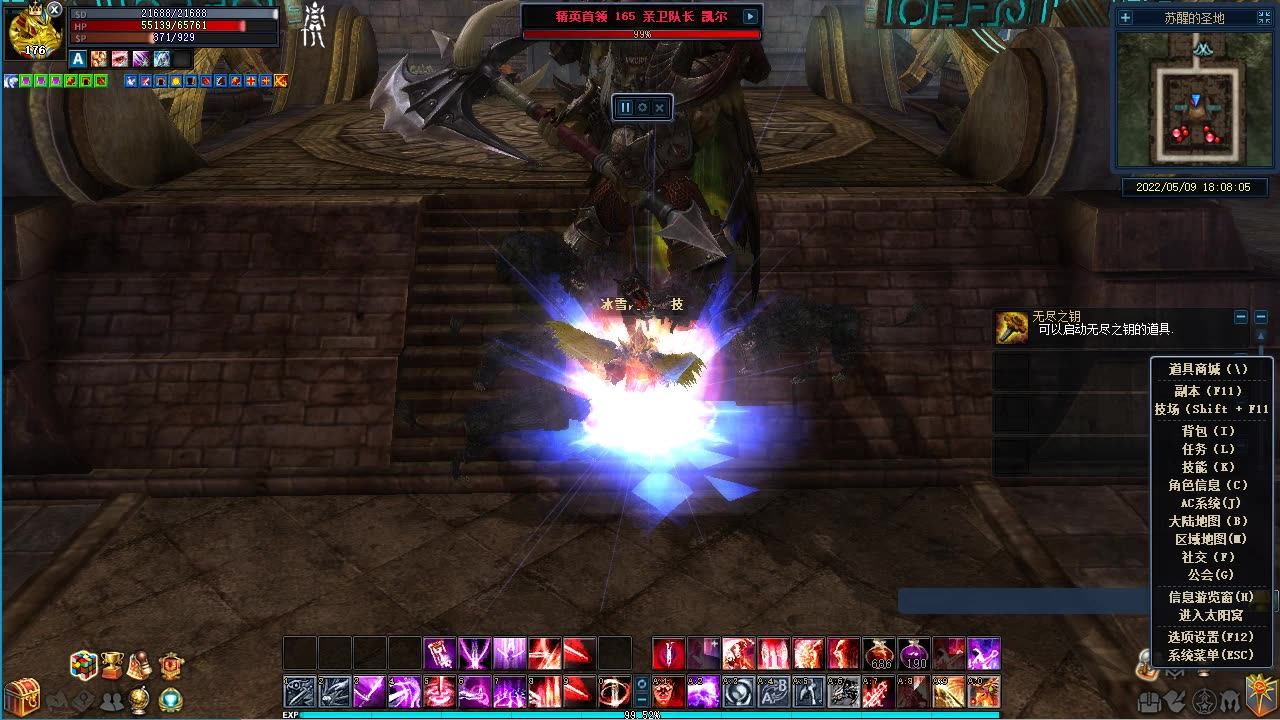Use the purple potion showing 190
Viewport: 1280px width, 720px height.
[914, 653]
